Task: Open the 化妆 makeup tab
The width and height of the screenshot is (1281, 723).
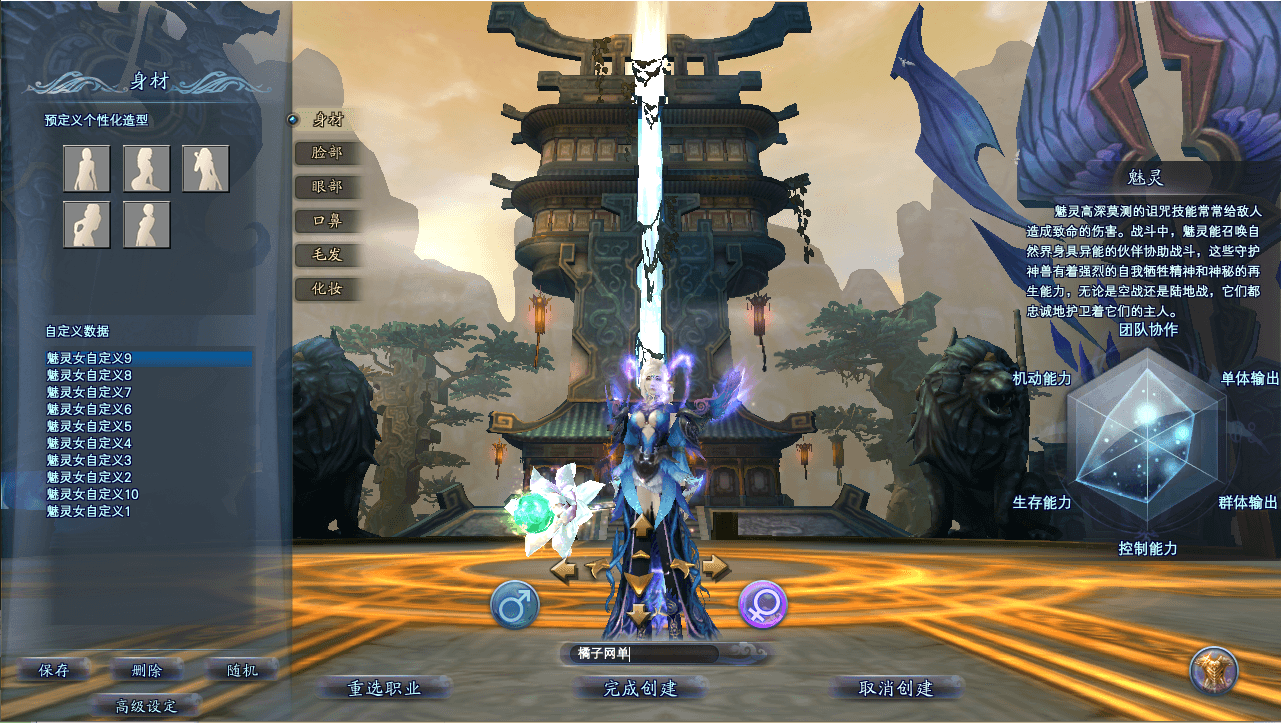Action: coord(327,289)
